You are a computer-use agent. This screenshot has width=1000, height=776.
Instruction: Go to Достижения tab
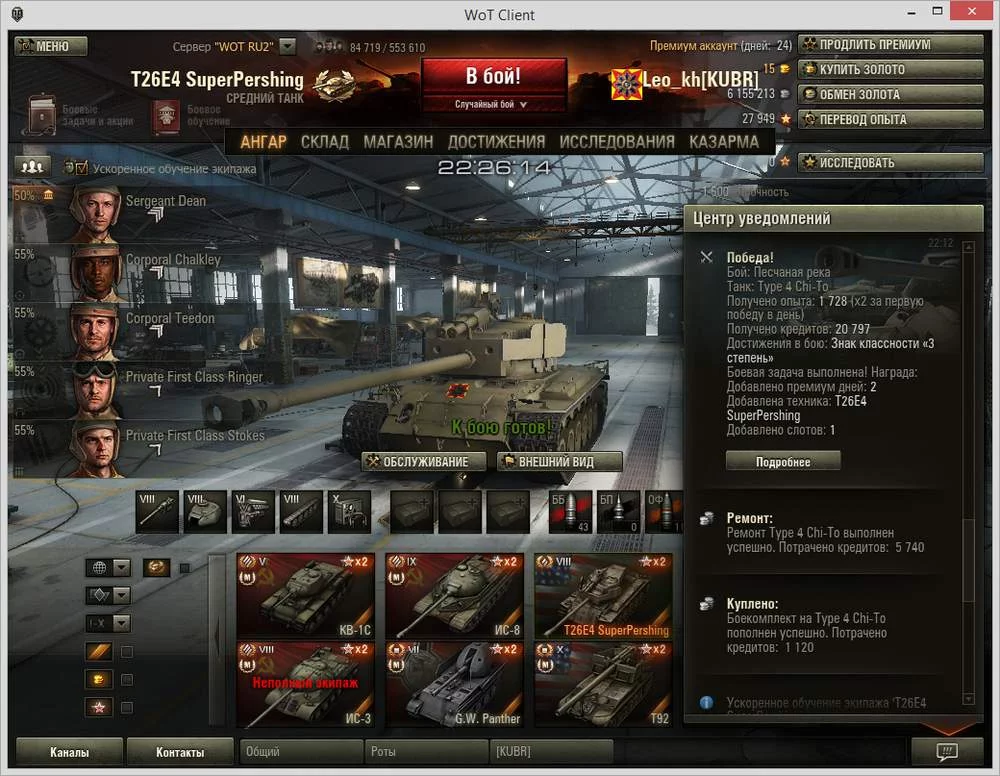(496, 142)
